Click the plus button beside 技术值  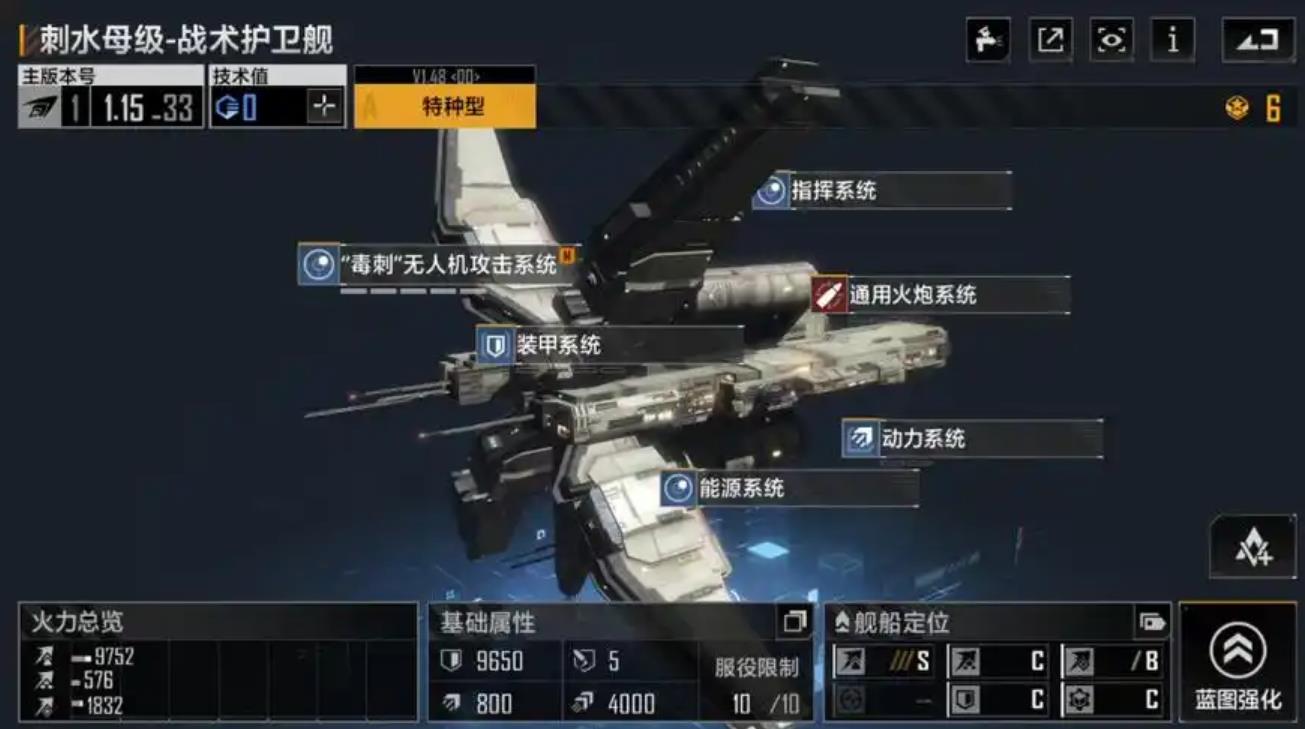(324, 107)
